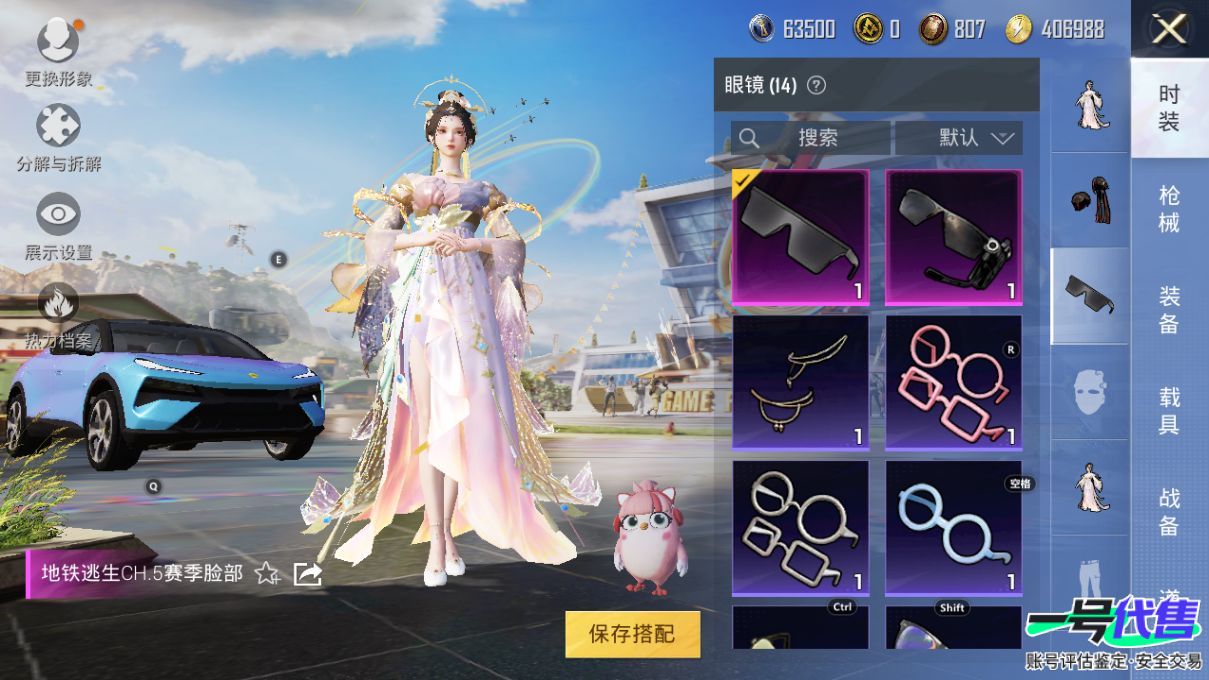1209x680 pixels.
Task: Select the black tactical glasses with camera
Action: point(954,237)
